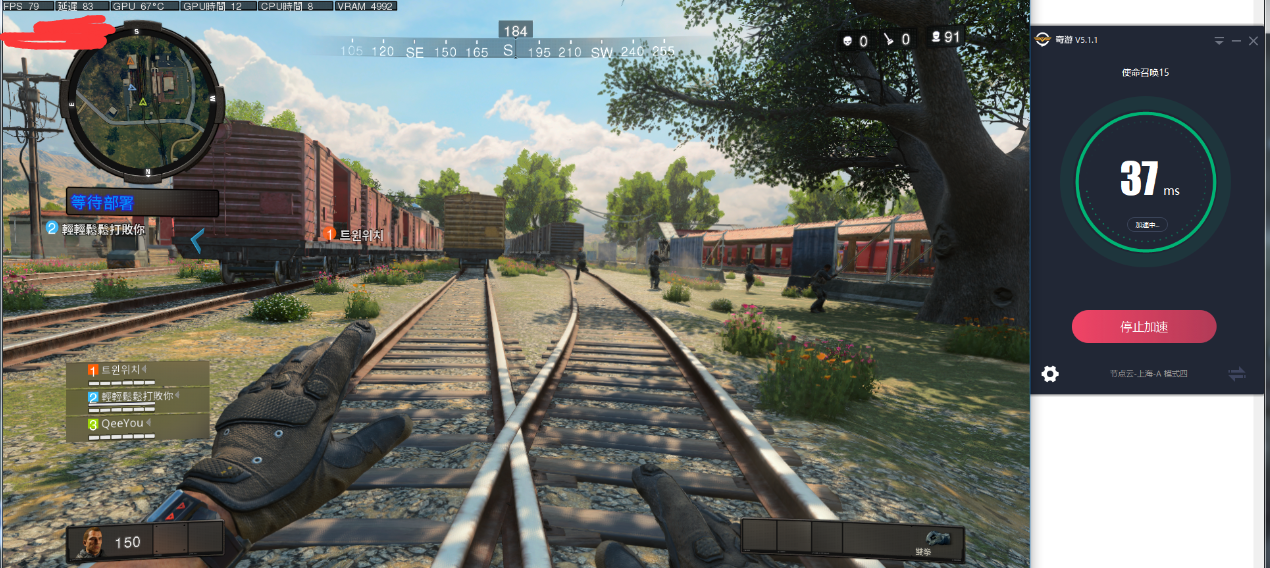Open the accelerator's gear settings
The width and height of the screenshot is (1270, 568).
(x=1050, y=374)
